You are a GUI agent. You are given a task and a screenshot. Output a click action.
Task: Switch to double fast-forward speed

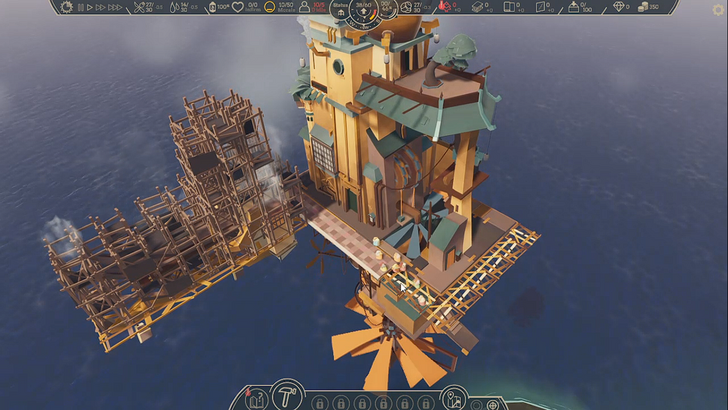[102, 7]
